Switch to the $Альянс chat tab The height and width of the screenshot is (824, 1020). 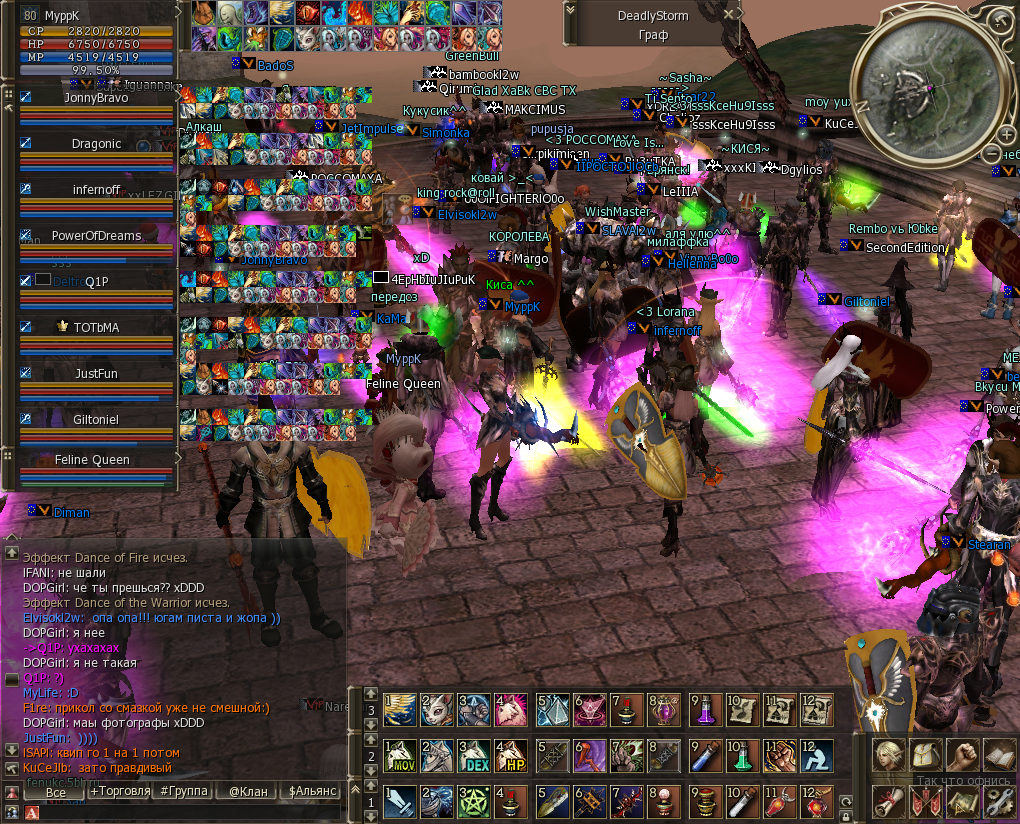click(312, 792)
